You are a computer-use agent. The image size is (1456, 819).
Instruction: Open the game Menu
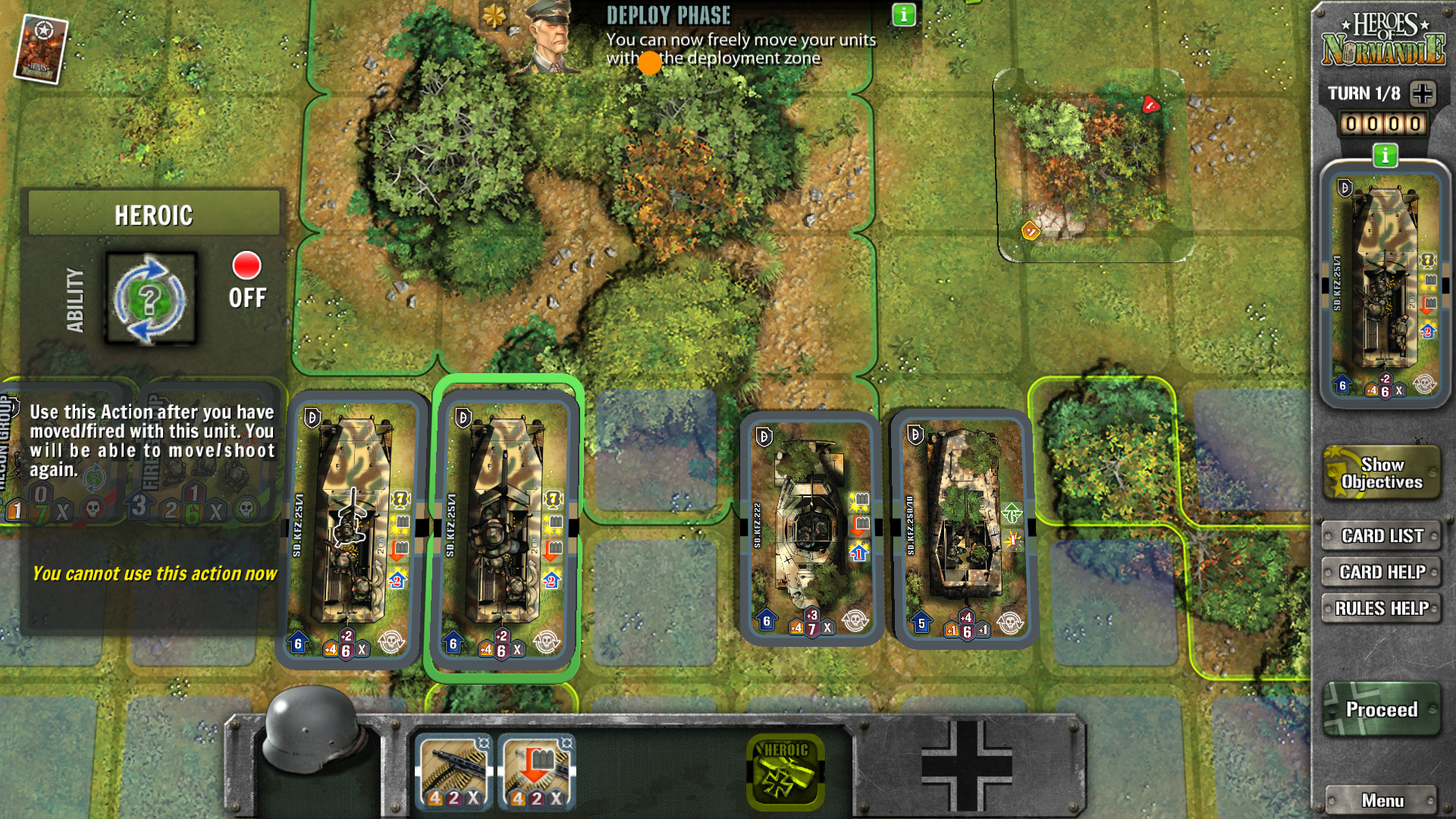pyautogui.click(x=1381, y=800)
